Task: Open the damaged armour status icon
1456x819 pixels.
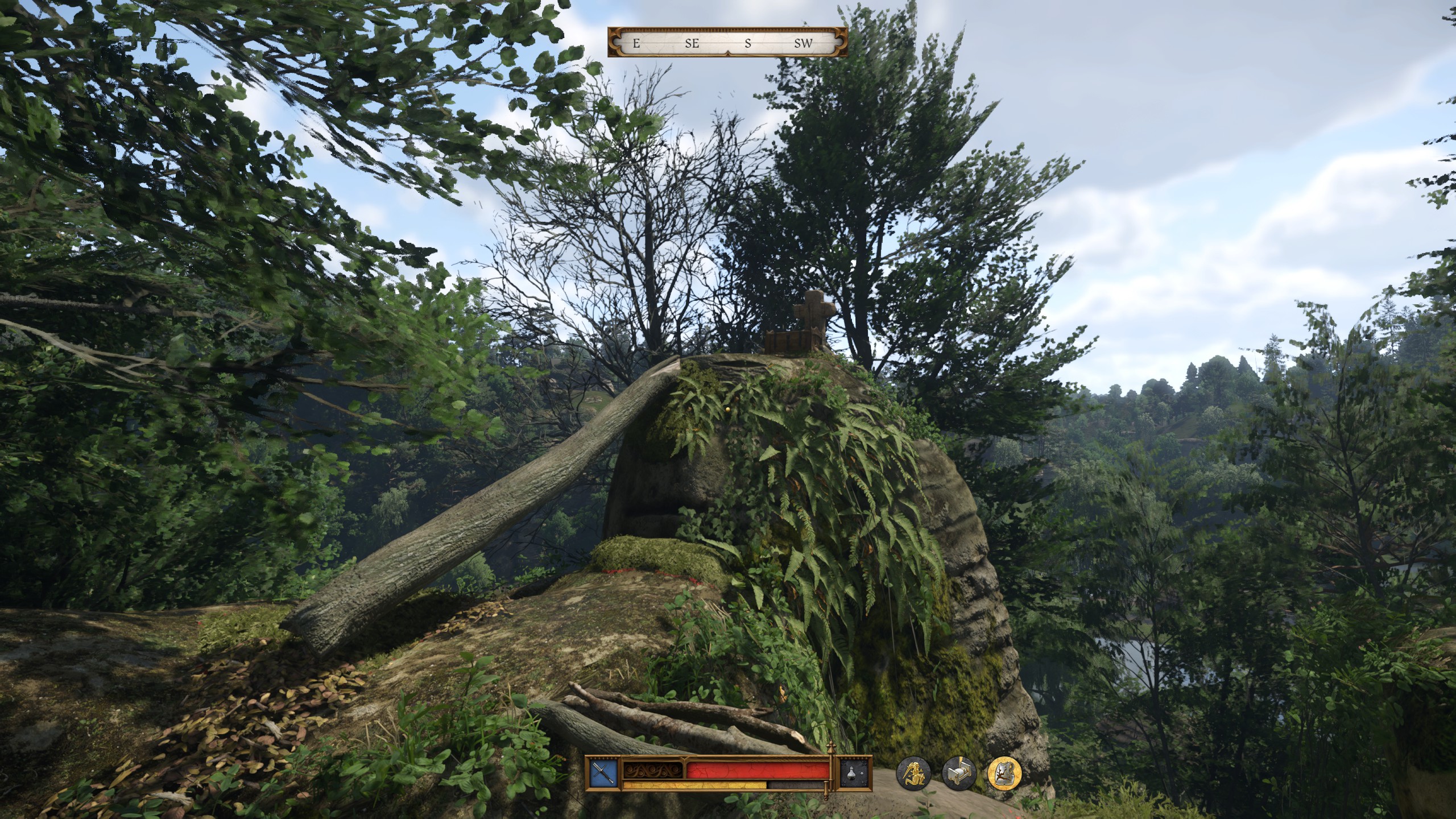Action: [1004, 774]
